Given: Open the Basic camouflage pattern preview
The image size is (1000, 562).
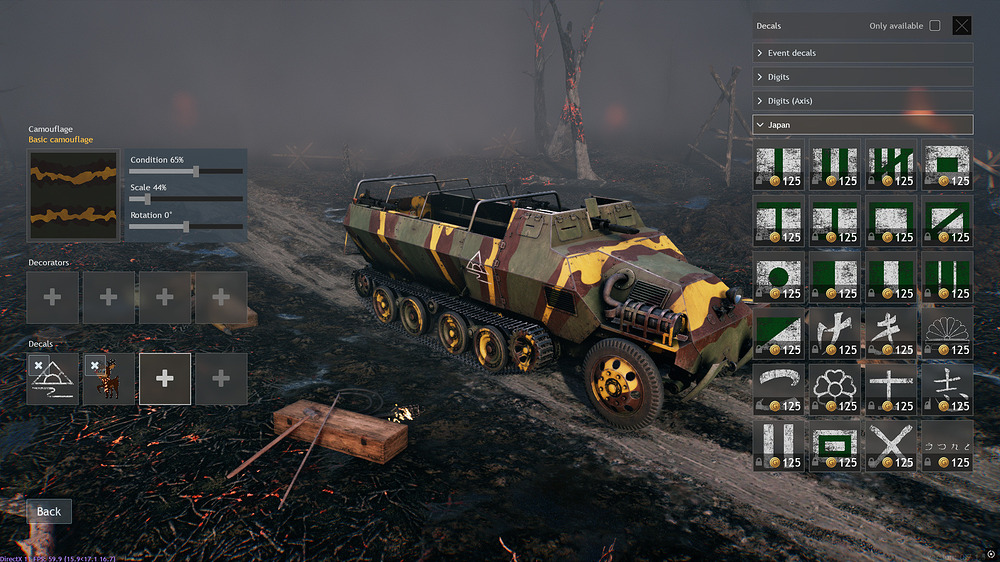Looking at the screenshot, I should (74, 195).
